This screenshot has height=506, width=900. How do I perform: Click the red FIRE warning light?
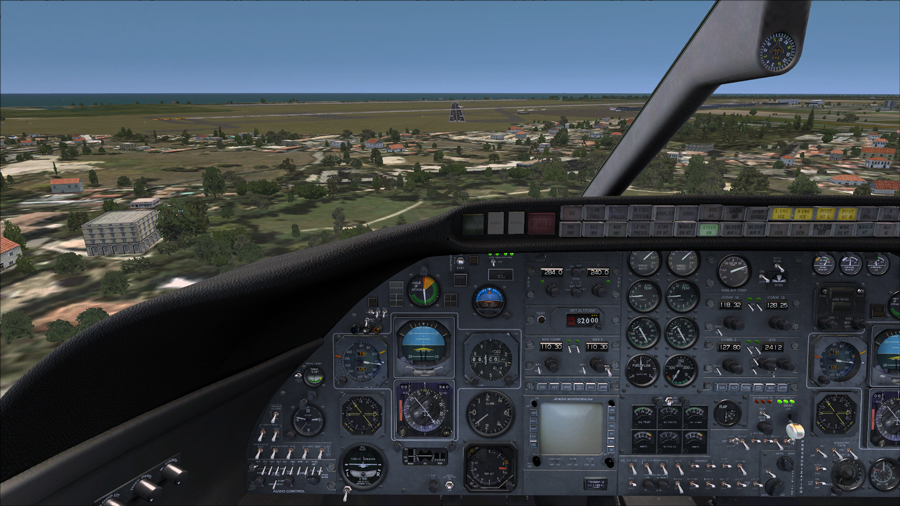point(541,222)
